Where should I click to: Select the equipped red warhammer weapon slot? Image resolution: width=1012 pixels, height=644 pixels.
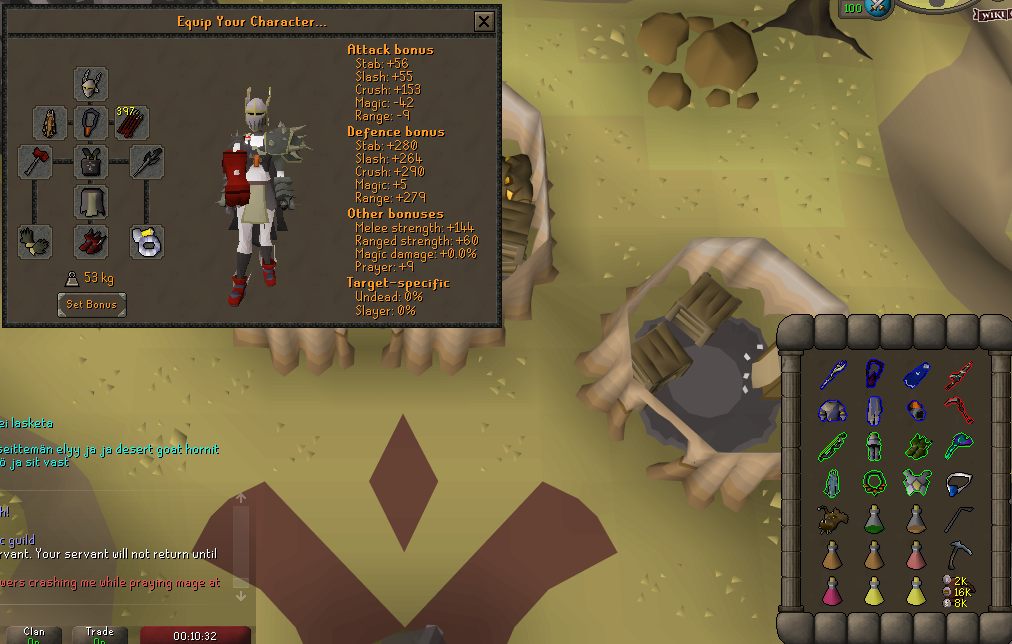(x=35, y=161)
